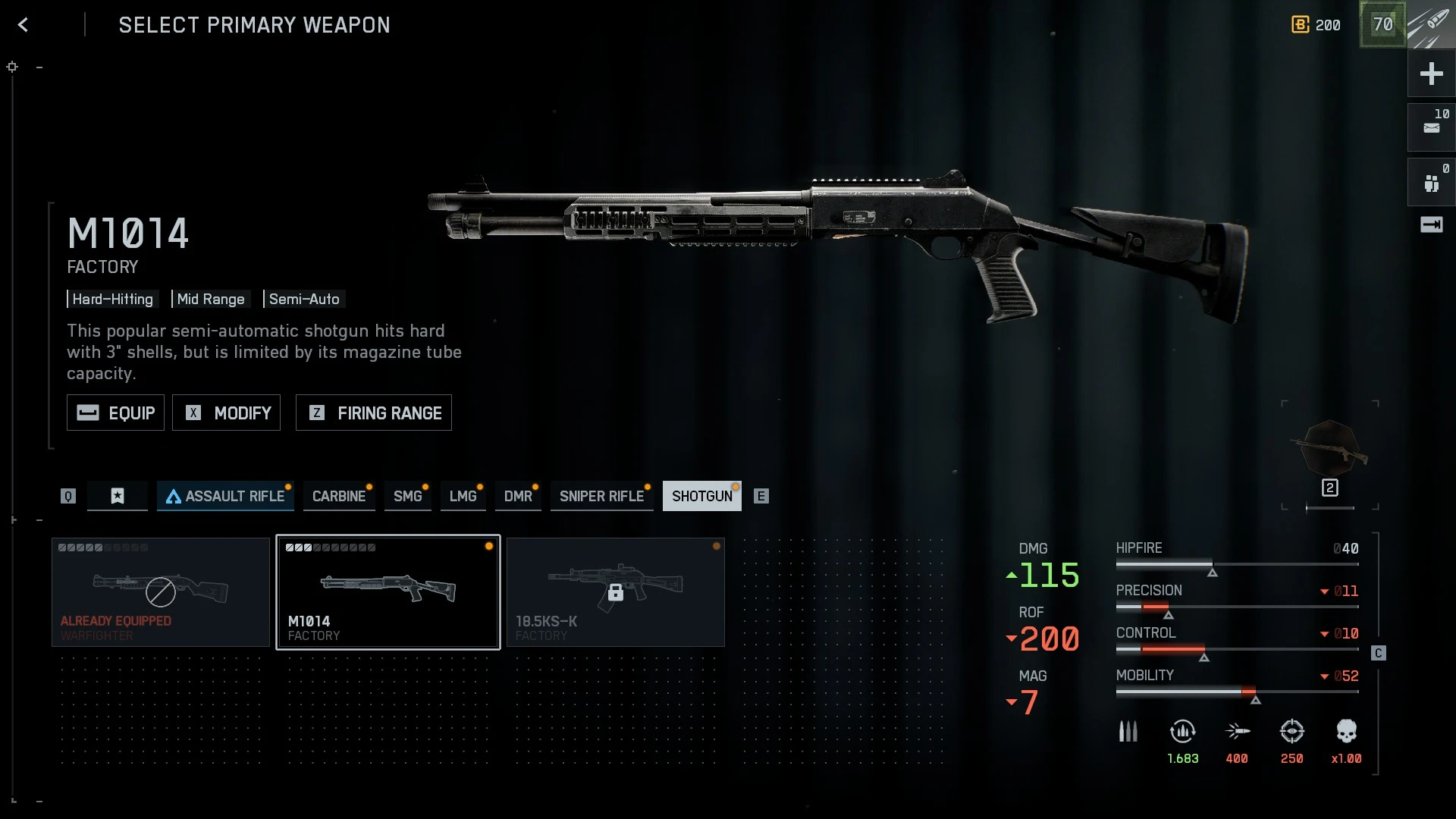Switch to the Assault Rifle tab

click(225, 496)
